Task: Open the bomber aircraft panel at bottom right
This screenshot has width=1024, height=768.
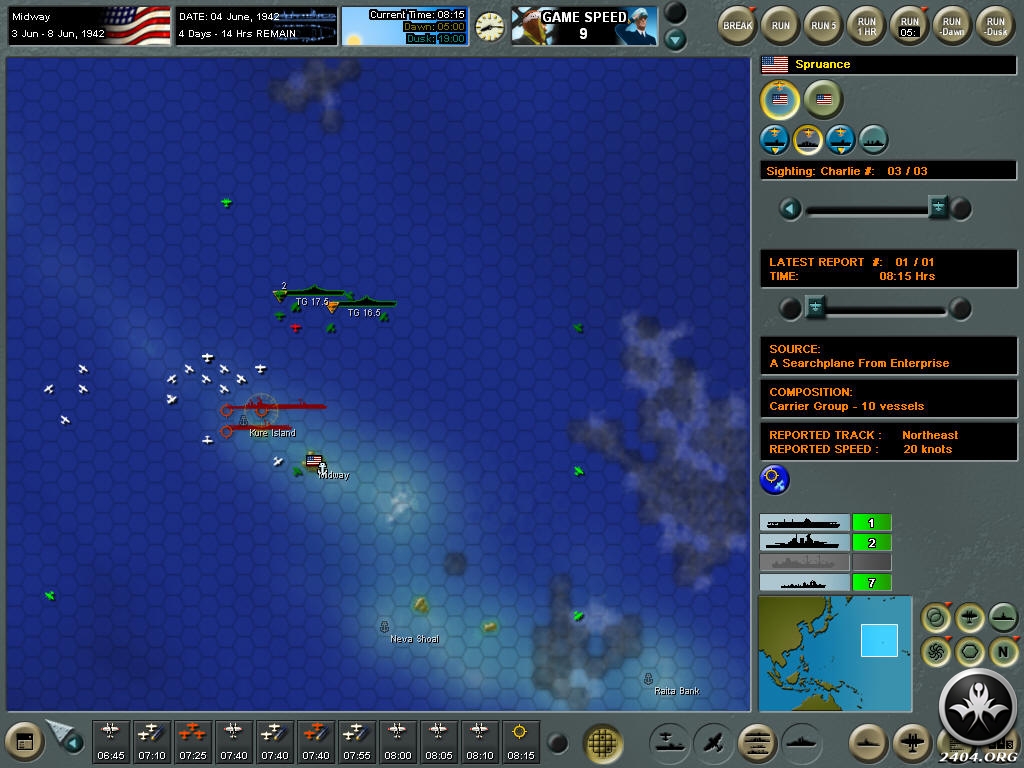Action: coord(913,743)
